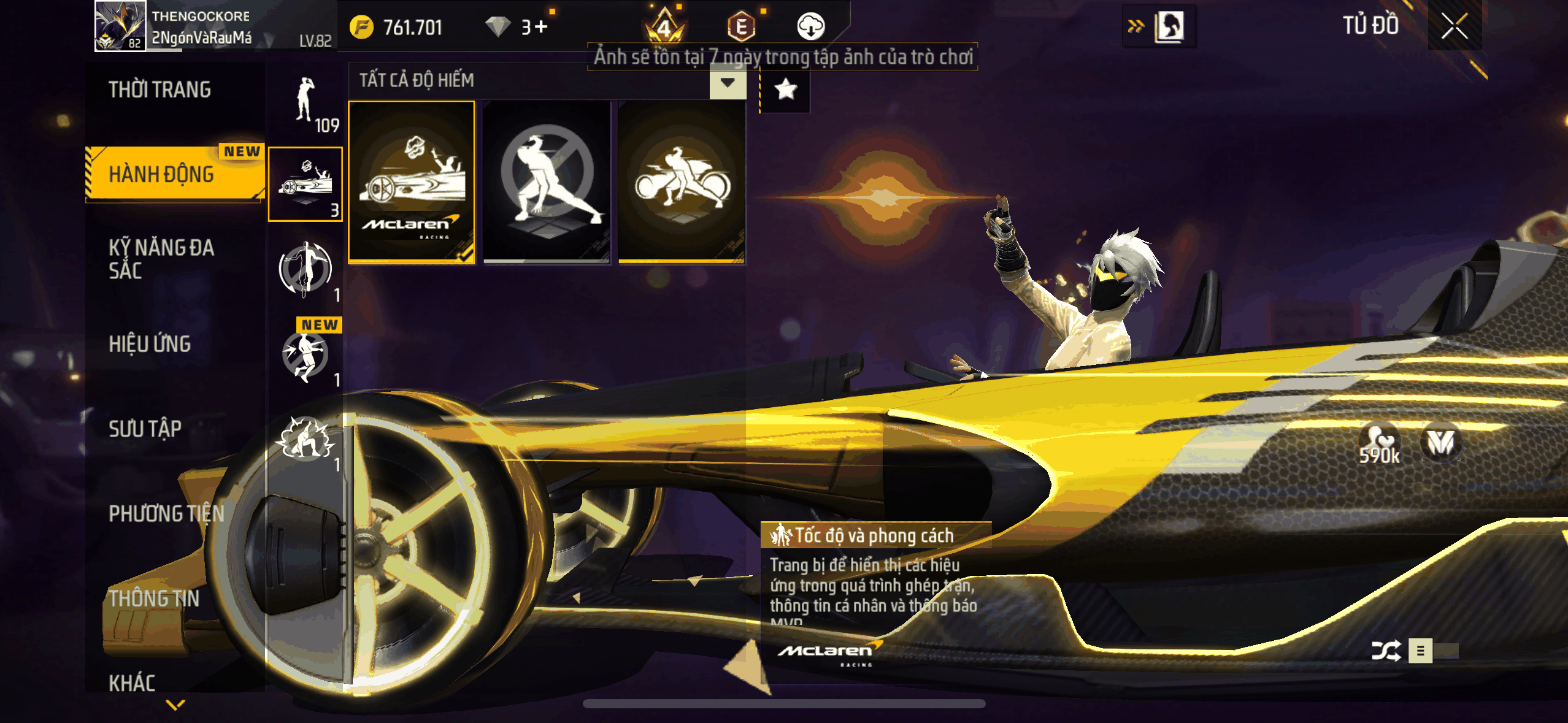Screen dimensions: 1568x723
Task: Go to the Sưu Tập category
Action: pyautogui.click(x=145, y=429)
